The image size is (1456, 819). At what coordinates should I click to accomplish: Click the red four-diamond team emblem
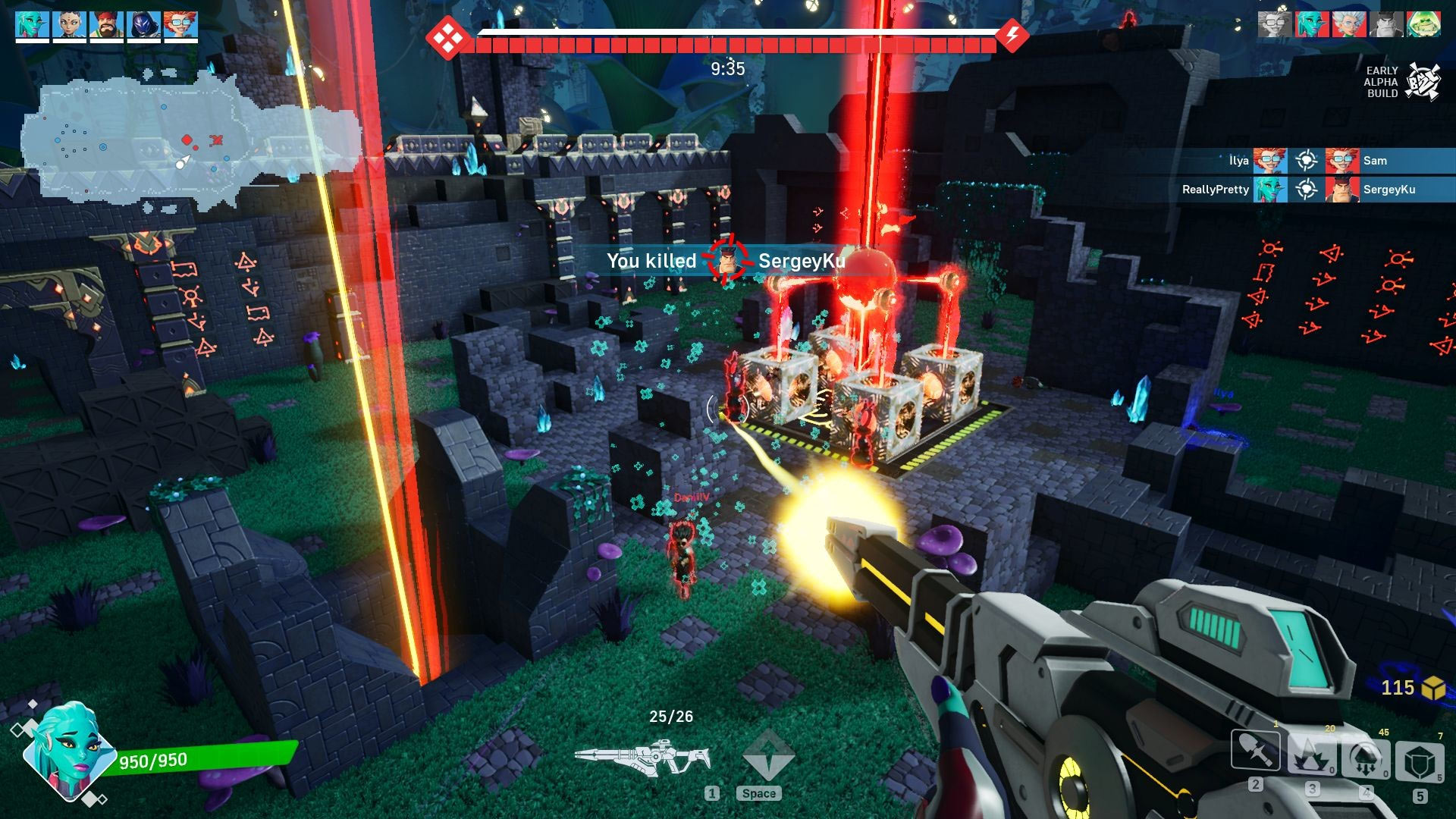(x=446, y=35)
